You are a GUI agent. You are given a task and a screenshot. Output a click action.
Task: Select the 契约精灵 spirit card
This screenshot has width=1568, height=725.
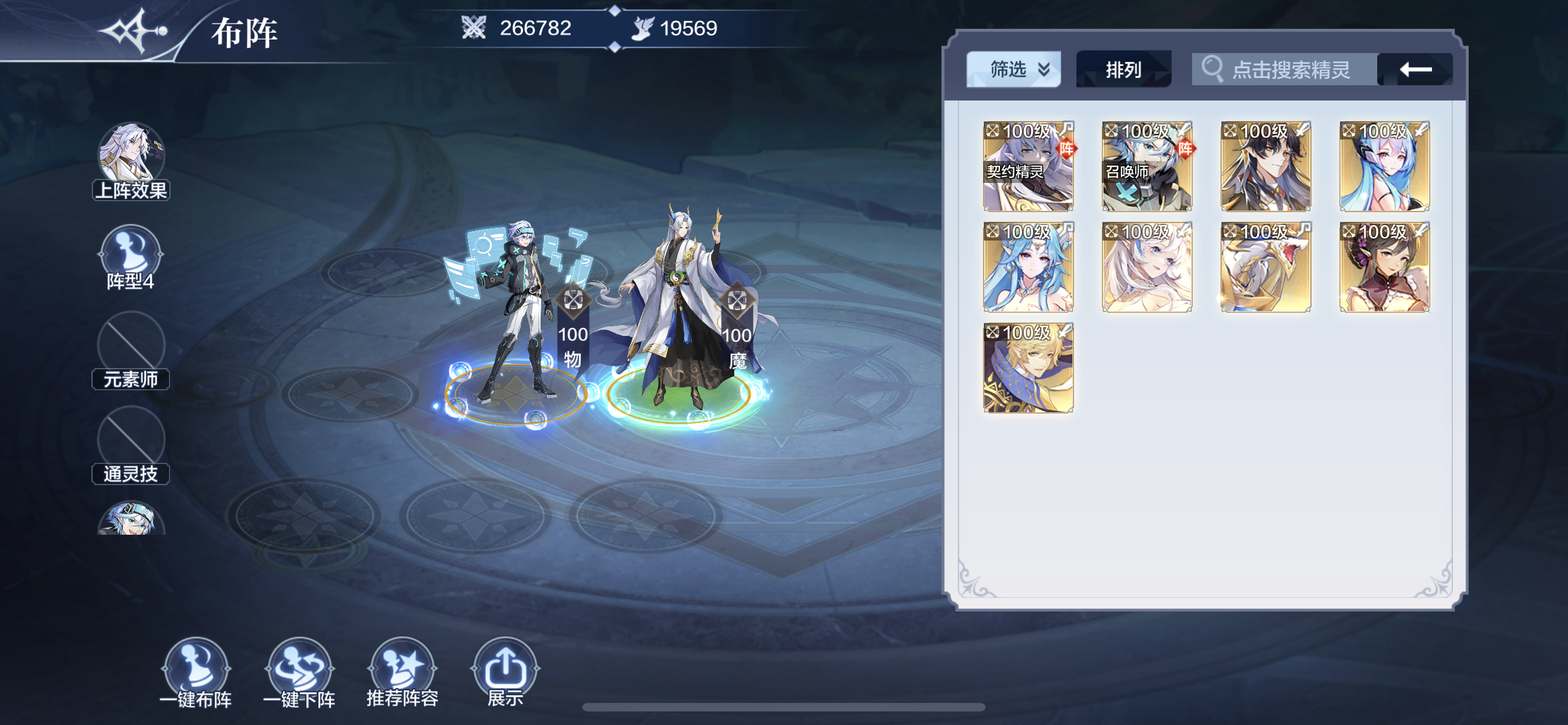click(1028, 166)
